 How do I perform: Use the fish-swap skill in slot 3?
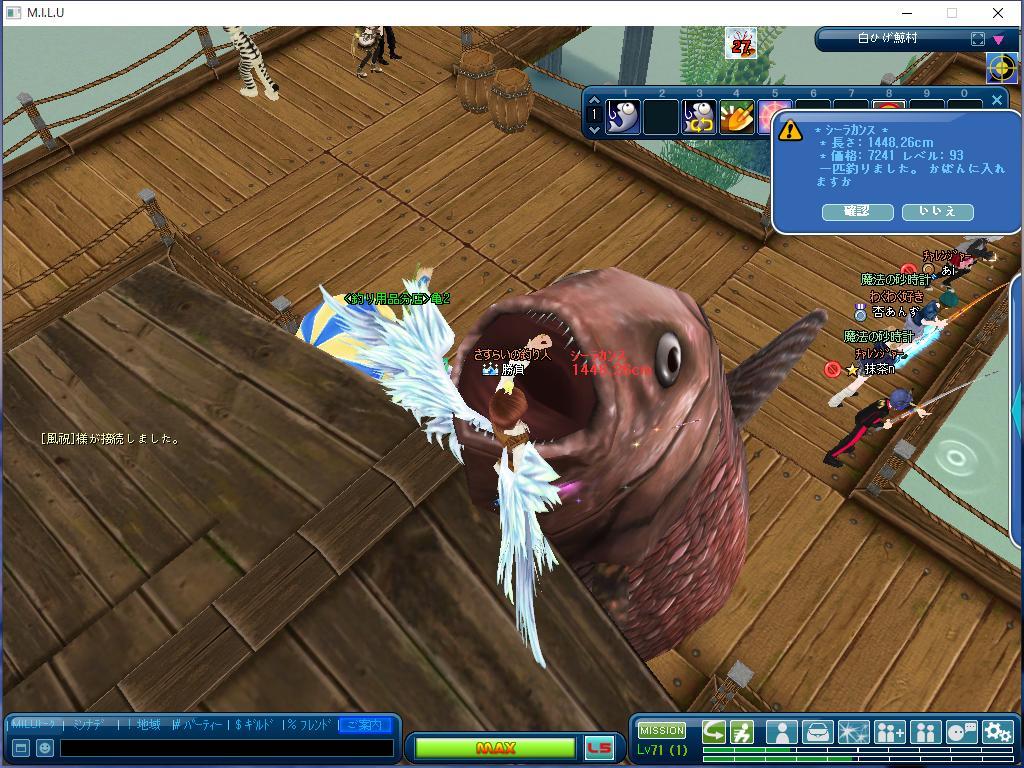(x=699, y=118)
